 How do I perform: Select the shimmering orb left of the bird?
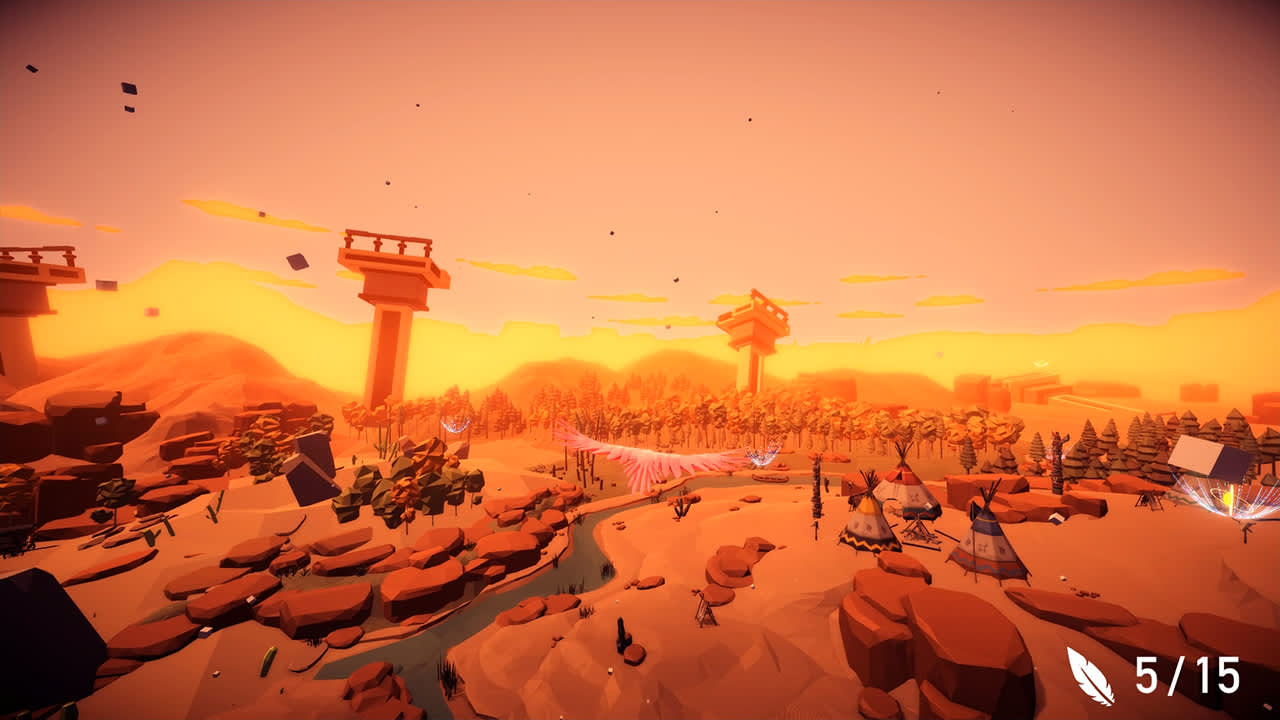pyautogui.click(x=456, y=424)
